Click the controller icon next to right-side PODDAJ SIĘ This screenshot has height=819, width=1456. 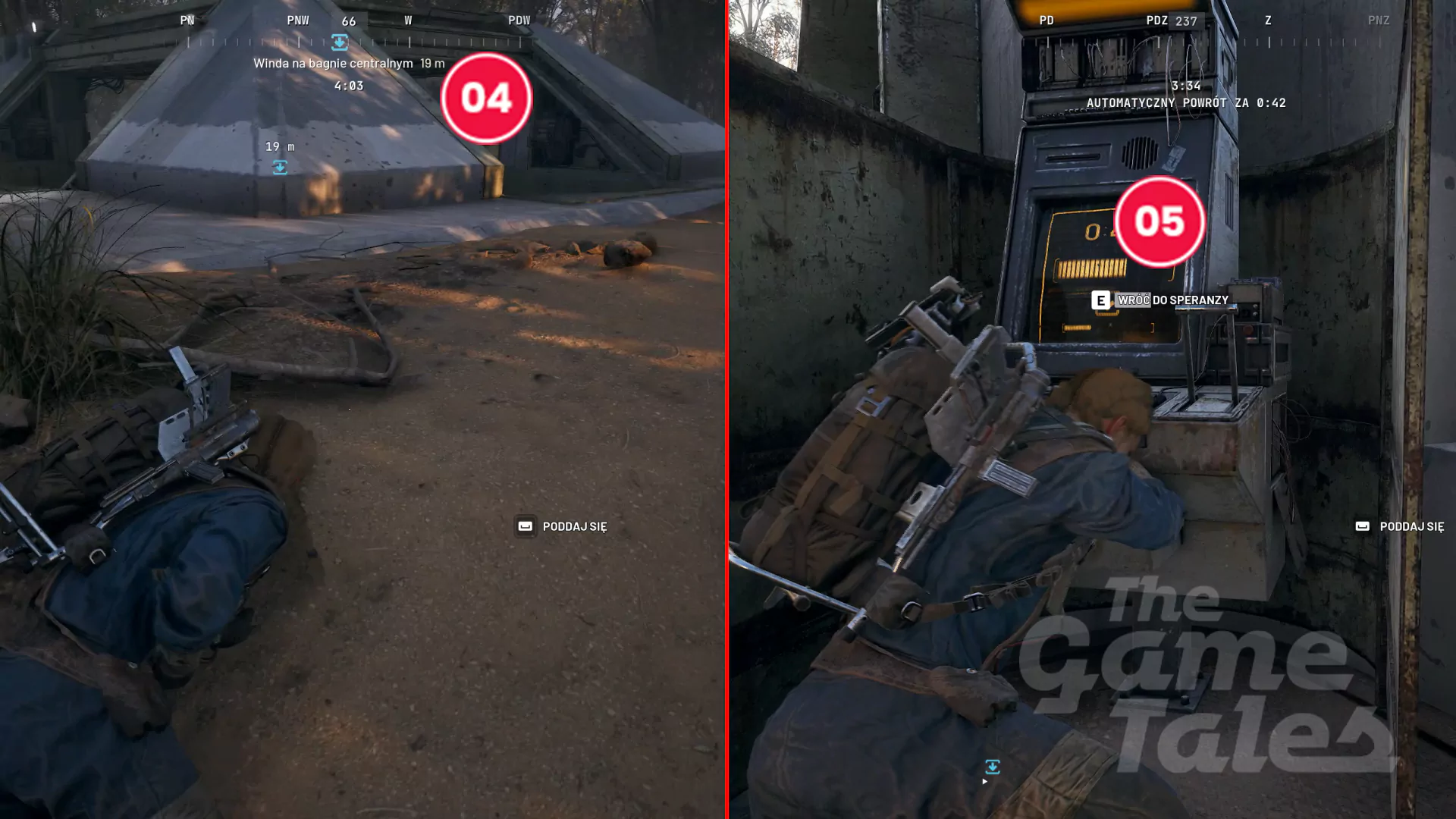(x=1363, y=526)
